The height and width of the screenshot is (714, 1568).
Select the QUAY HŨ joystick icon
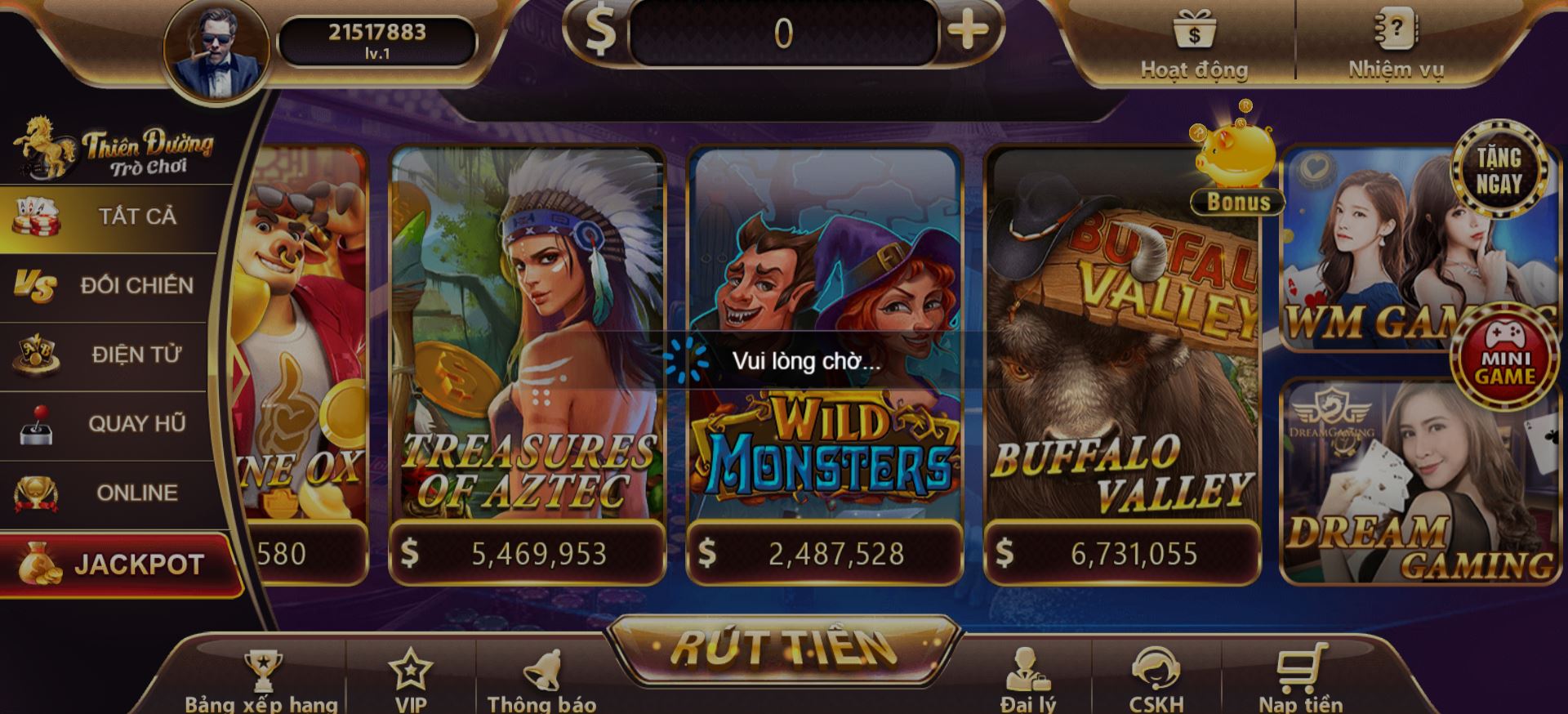38,422
